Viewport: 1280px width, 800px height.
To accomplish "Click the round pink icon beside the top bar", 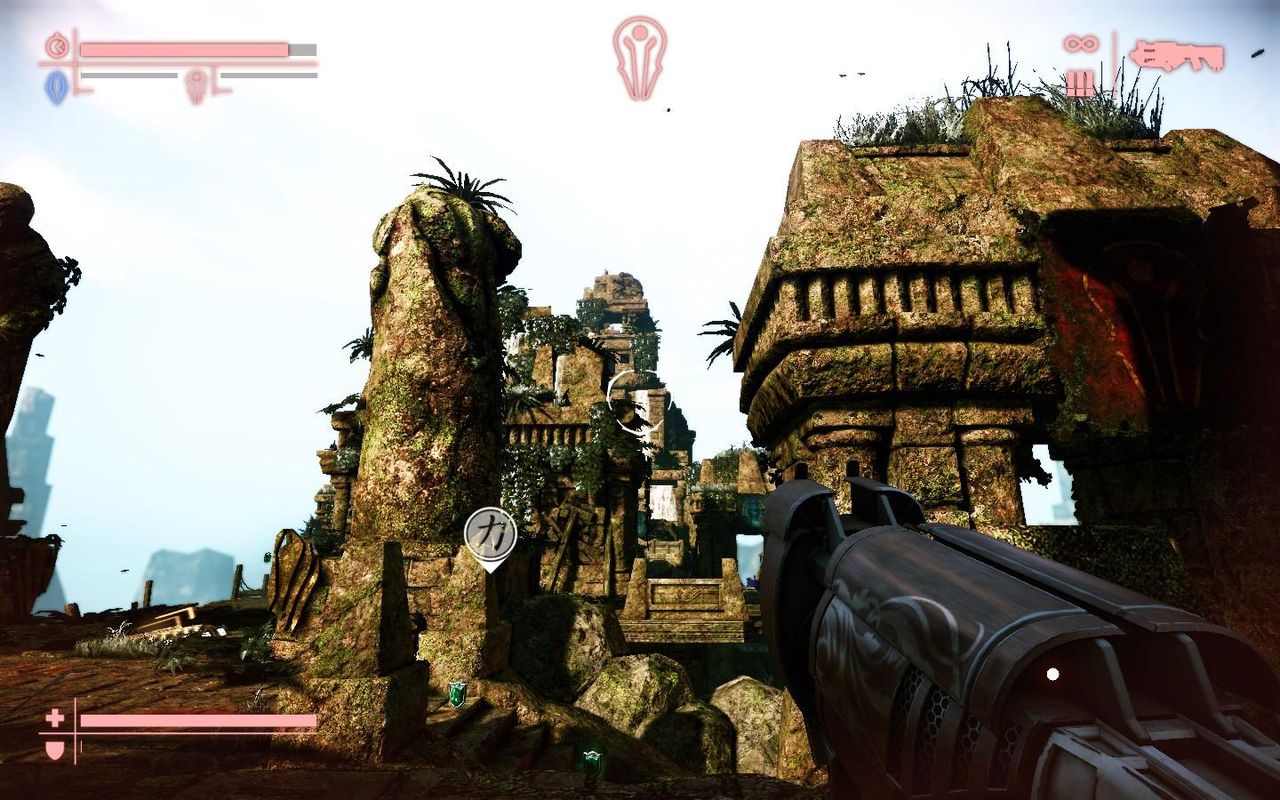I will pos(58,46).
